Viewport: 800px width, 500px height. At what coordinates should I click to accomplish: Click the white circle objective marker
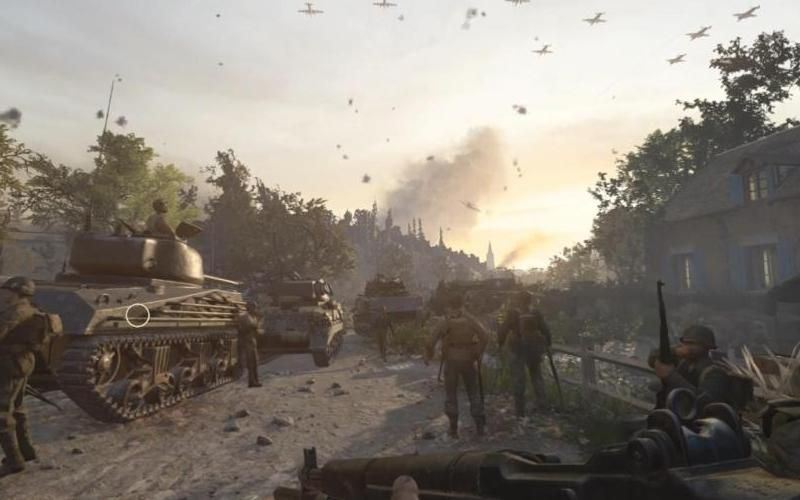click(138, 315)
